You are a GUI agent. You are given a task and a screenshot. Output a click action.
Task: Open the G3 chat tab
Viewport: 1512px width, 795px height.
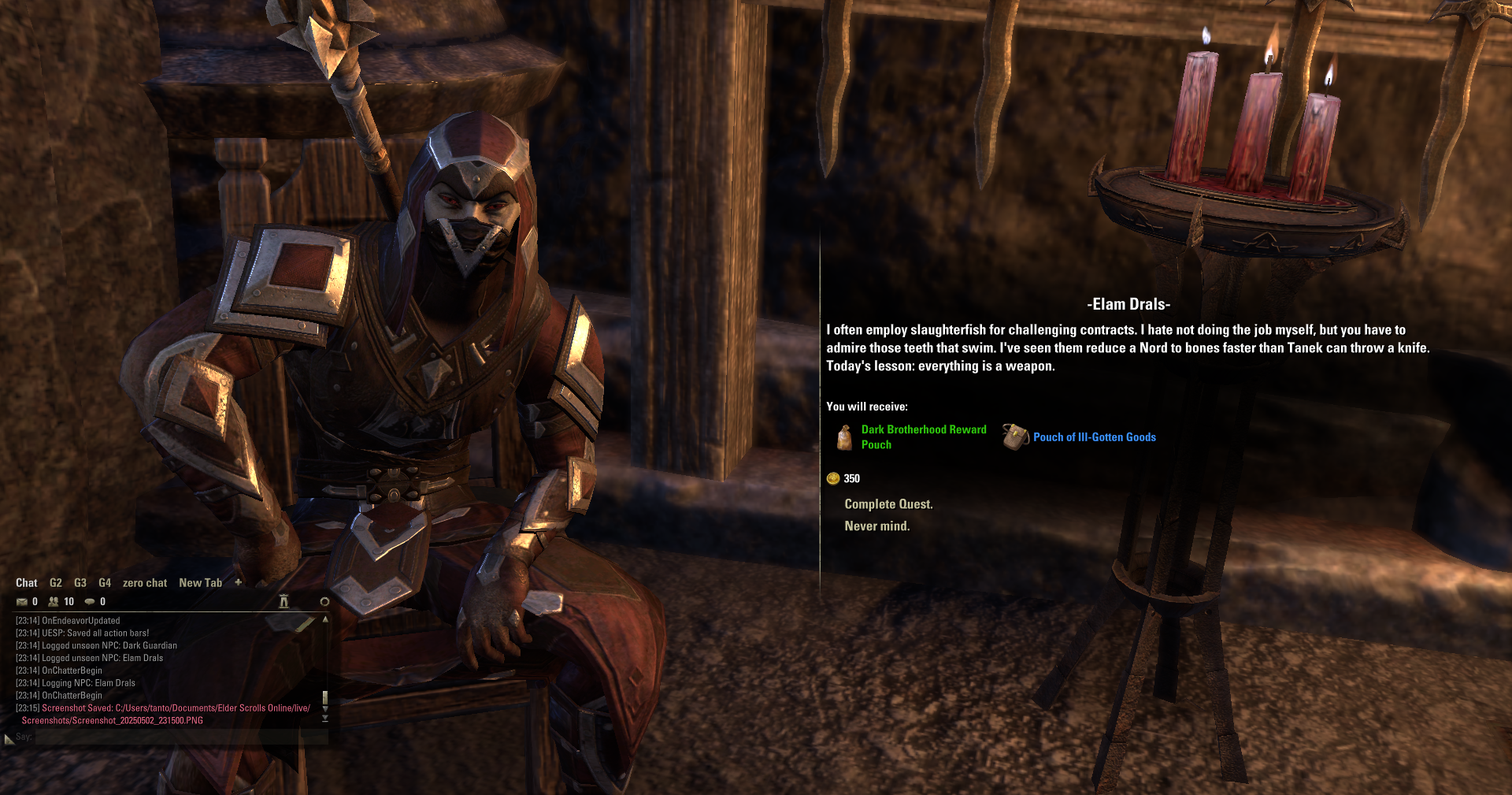[x=80, y=583]
